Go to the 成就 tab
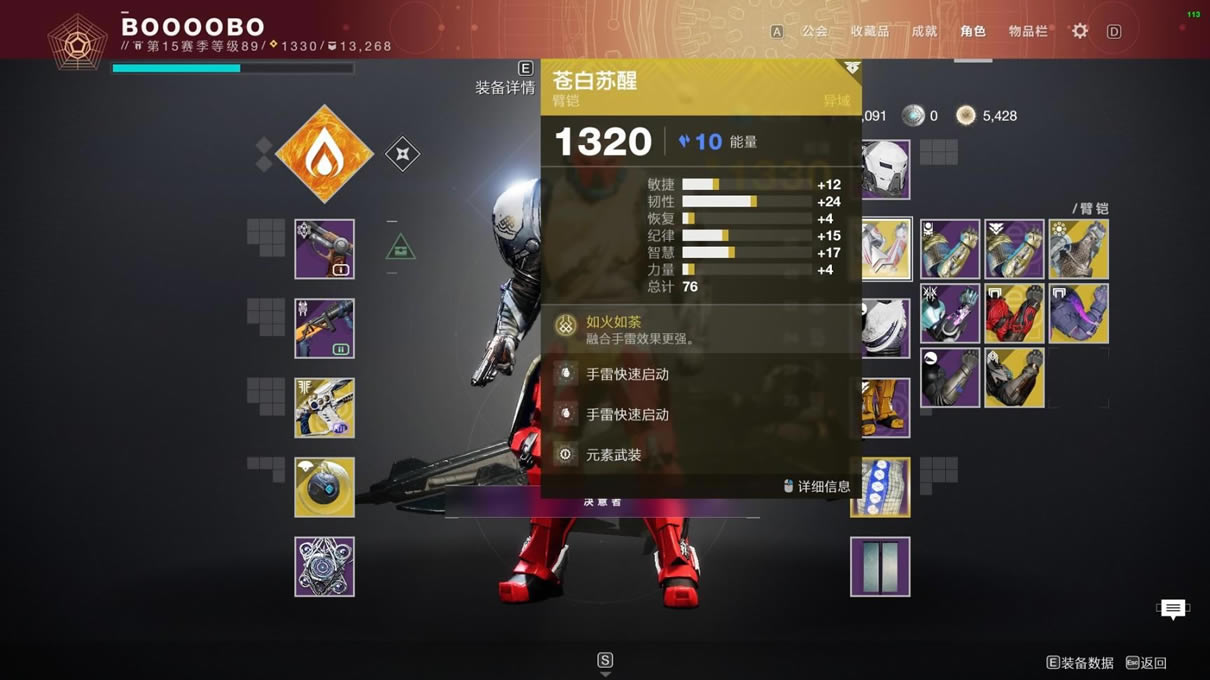 [924, 31]
